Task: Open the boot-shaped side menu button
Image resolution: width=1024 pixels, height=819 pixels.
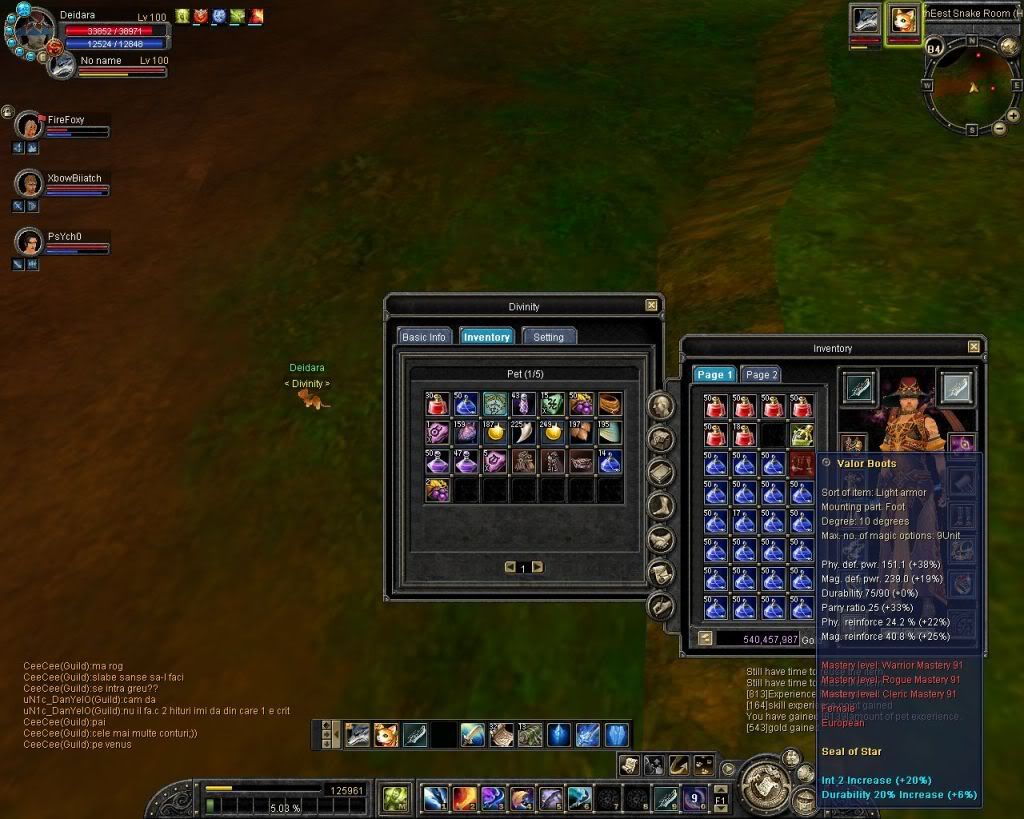Action: pyautogui.click(x=660, y=507)
